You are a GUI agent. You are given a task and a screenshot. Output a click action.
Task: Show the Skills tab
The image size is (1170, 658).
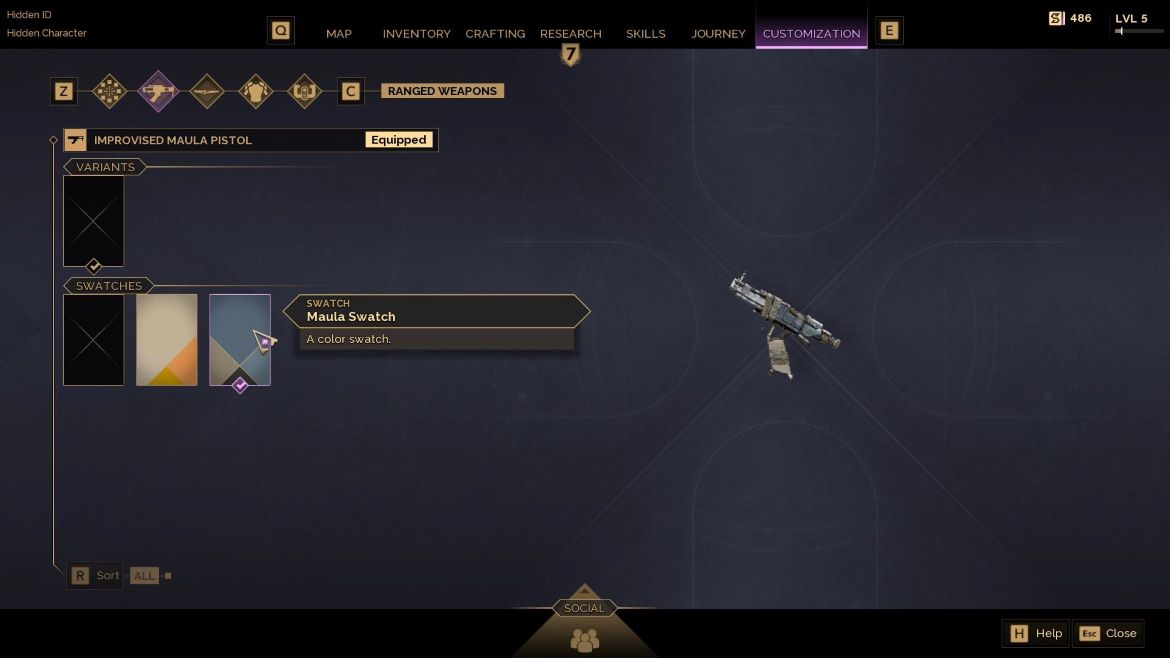645,34
